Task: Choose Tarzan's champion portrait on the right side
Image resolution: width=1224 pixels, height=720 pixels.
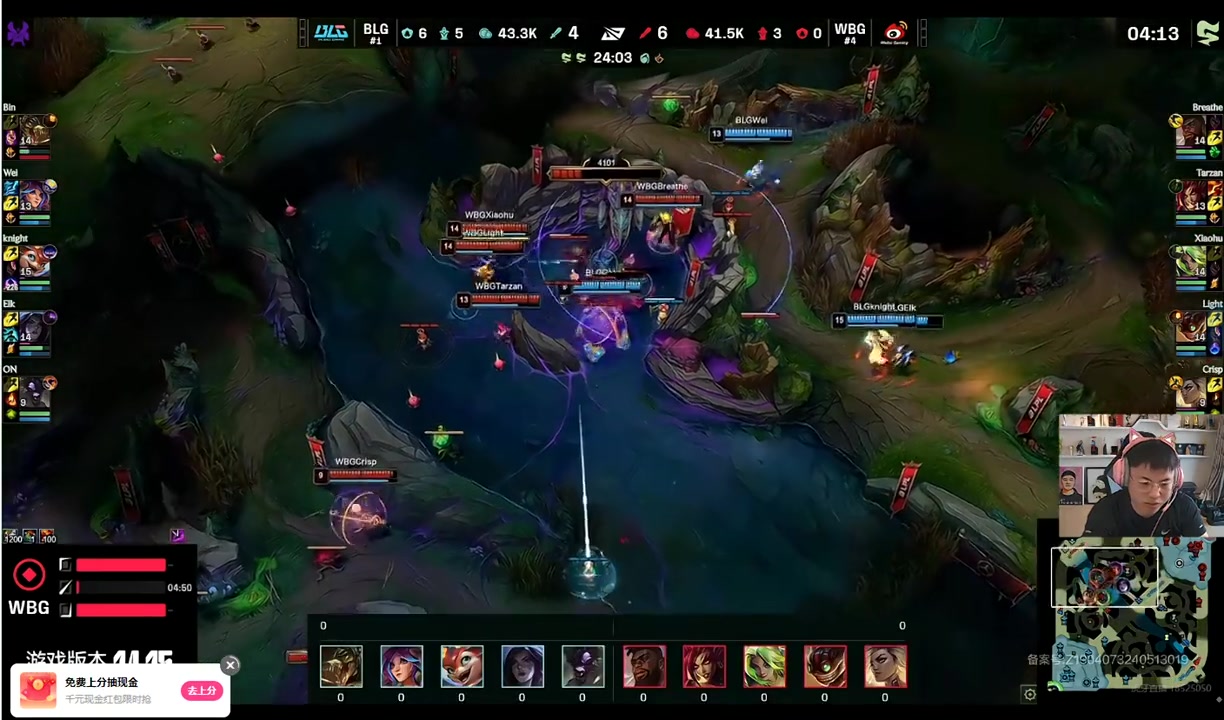Action: pyautogui.click(x=1190, y=197)
